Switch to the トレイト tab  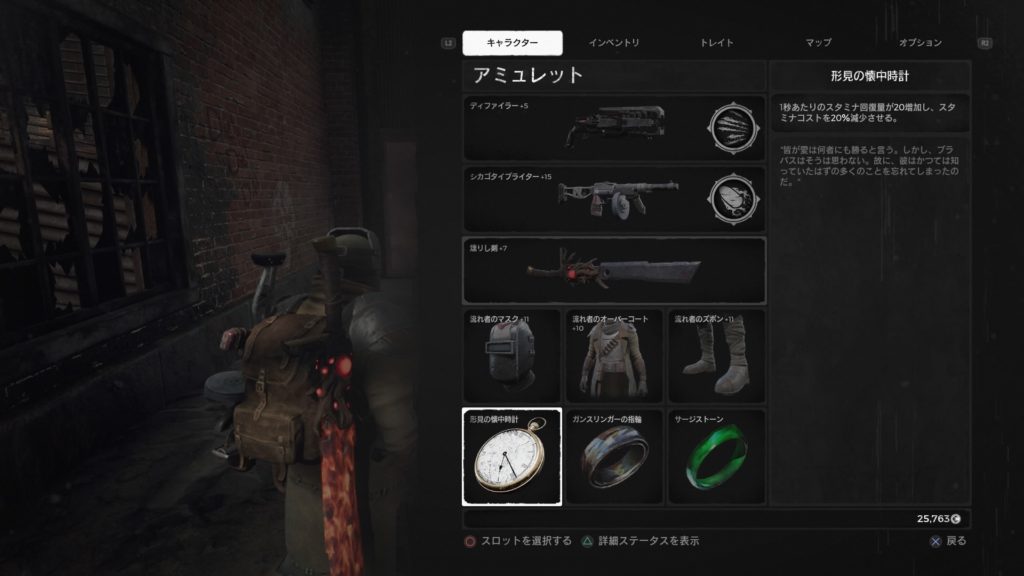click(716, 43)
